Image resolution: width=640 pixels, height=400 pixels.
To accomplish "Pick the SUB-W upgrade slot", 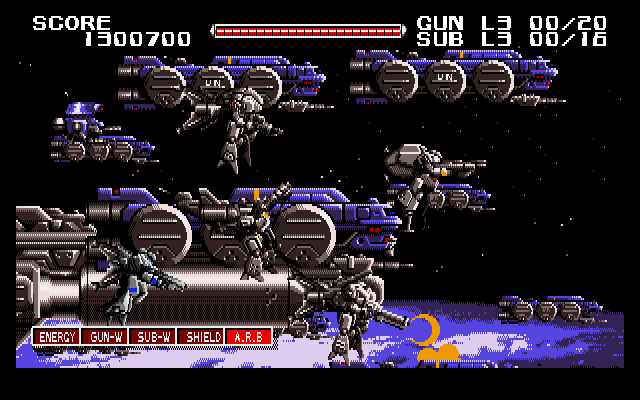I will pos(152,337).
